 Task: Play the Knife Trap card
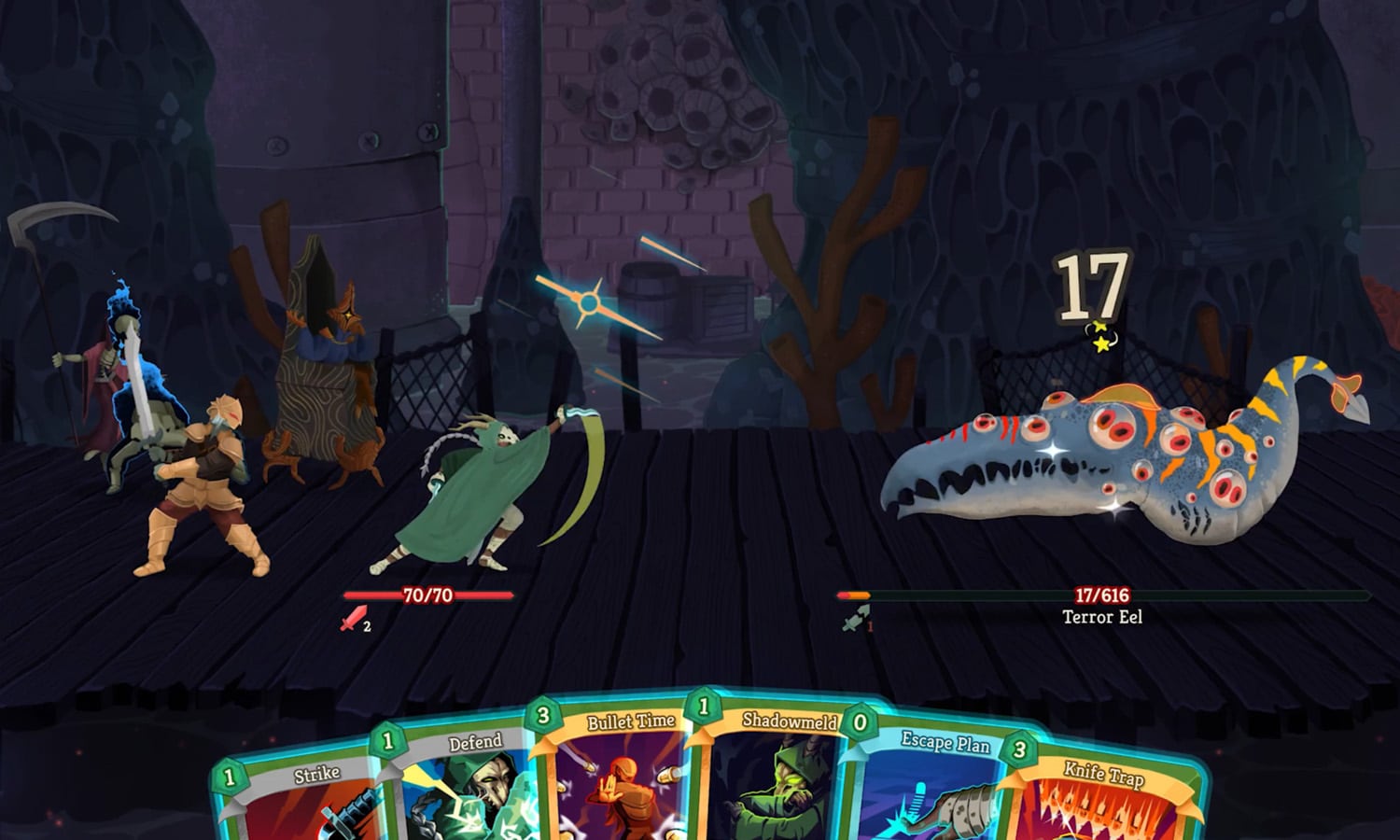pyautogui.click(x=1101, y=803)
